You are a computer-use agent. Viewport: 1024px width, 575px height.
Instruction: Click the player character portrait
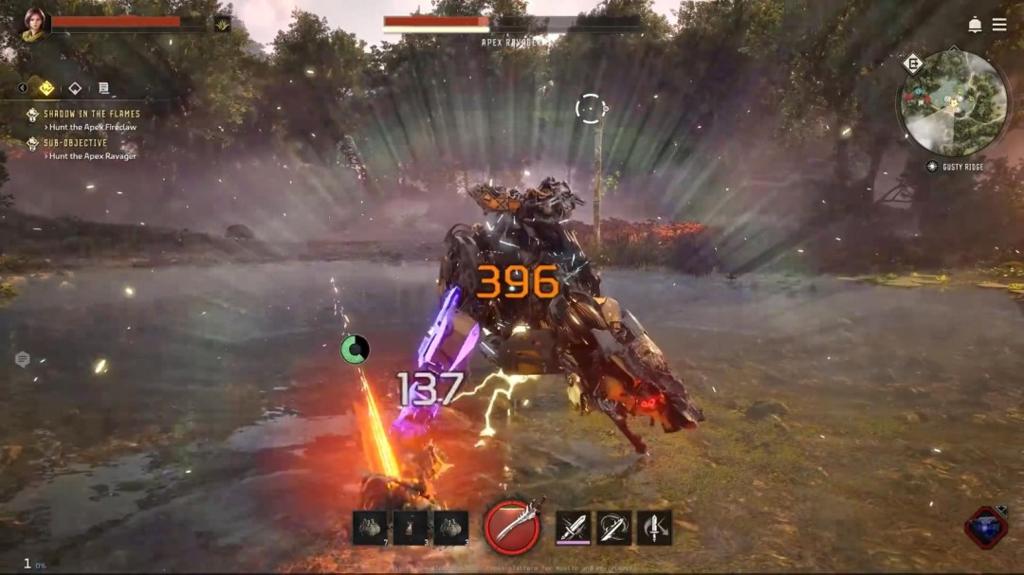click(x=34, y=24)
